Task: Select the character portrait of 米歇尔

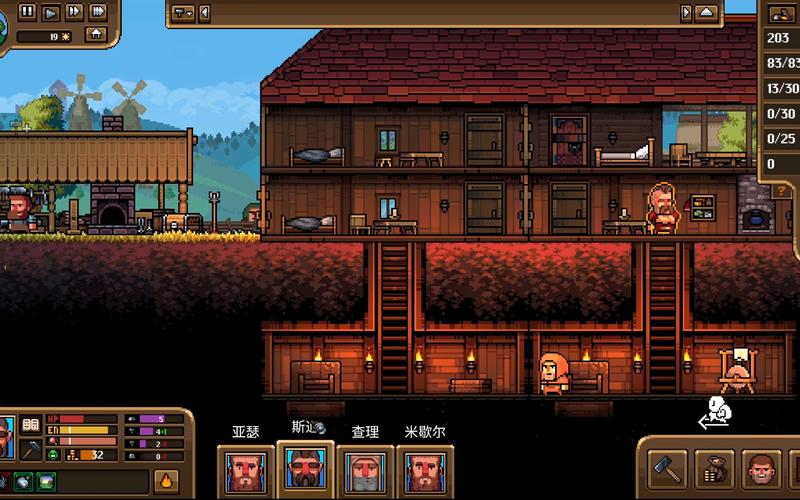Action: (423, 470)
